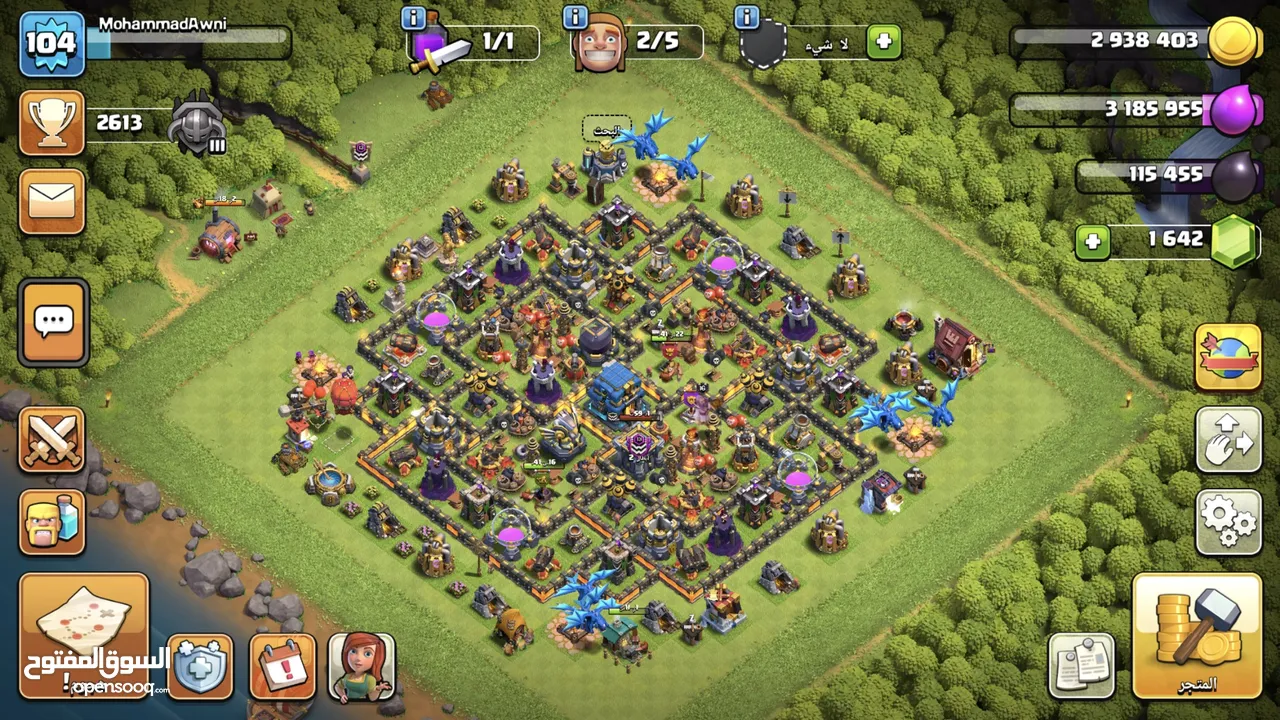Tap the Attack crossed swords button
The width and height of the screenshot is (1280, 720).
click(52, 440)
